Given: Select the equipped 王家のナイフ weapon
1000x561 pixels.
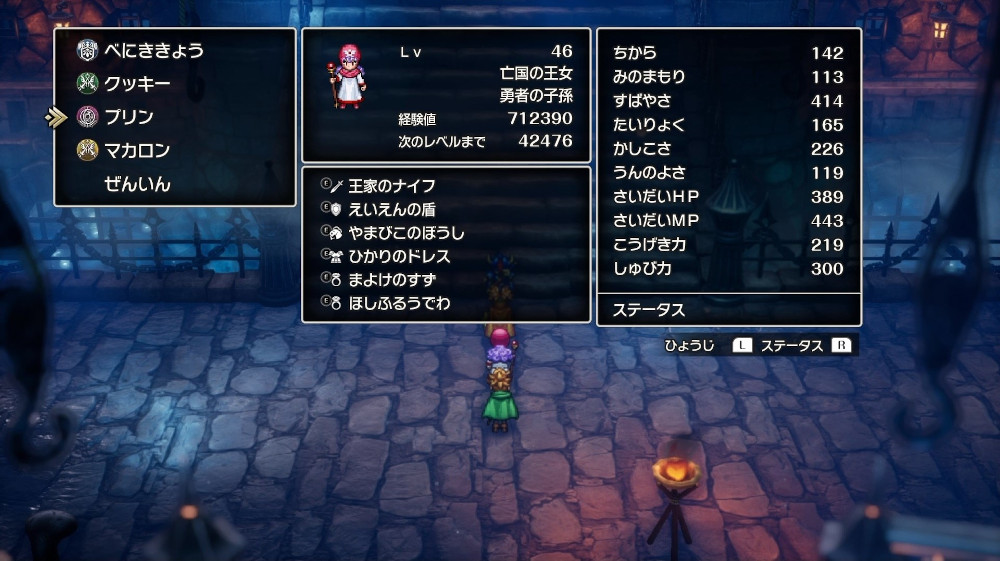Looking at the screenshot, I should 391,186.
